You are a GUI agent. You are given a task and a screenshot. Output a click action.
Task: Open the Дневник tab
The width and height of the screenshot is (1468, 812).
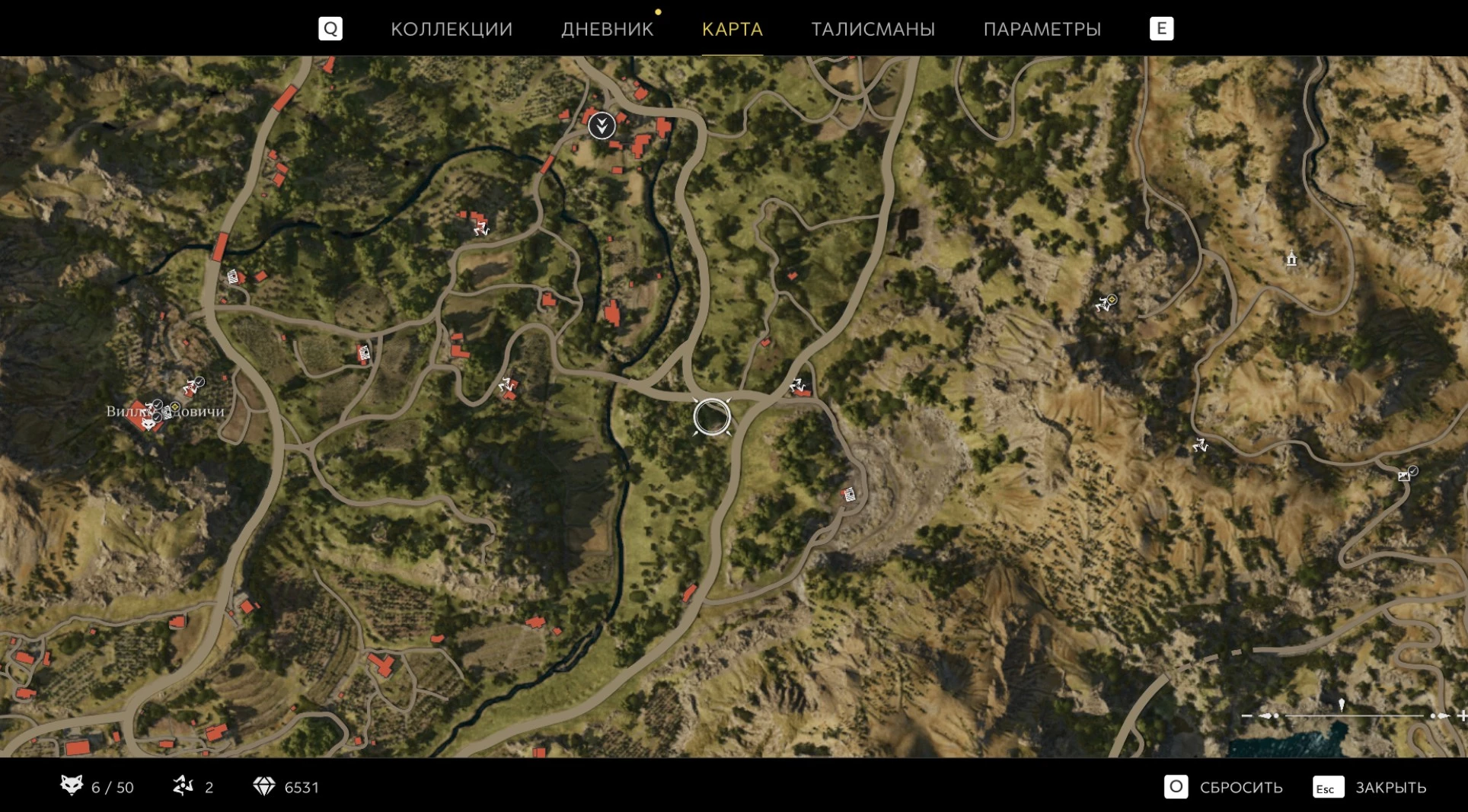607,29
